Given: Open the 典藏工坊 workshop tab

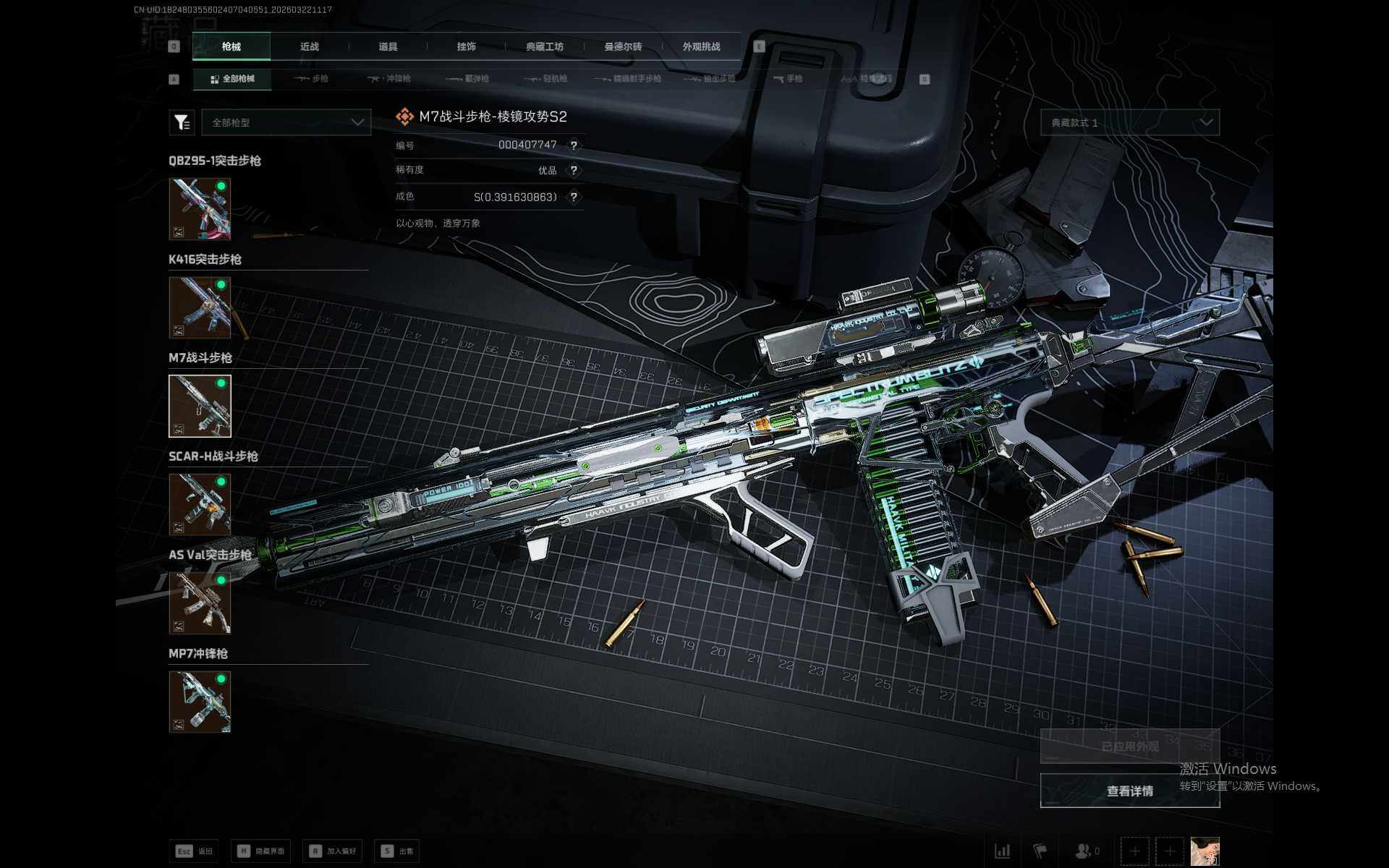Looking at the screenshot, I should pos(545,47).
